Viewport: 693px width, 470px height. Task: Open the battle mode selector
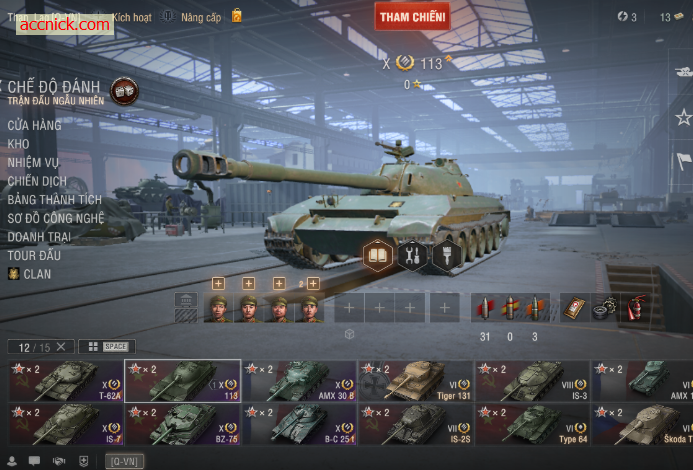(x=124, y=90)
